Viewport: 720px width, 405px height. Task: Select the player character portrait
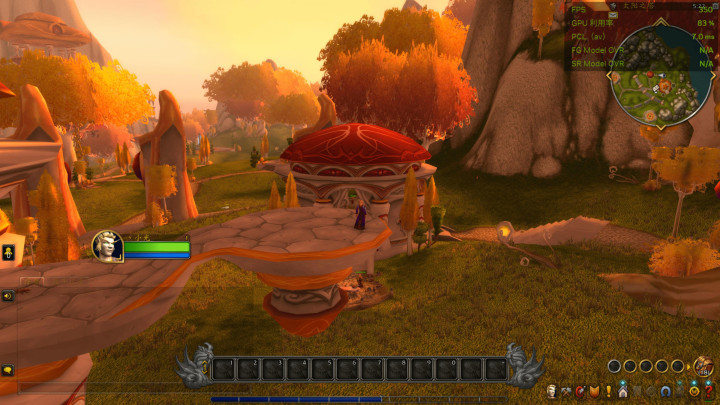point(107,246)
